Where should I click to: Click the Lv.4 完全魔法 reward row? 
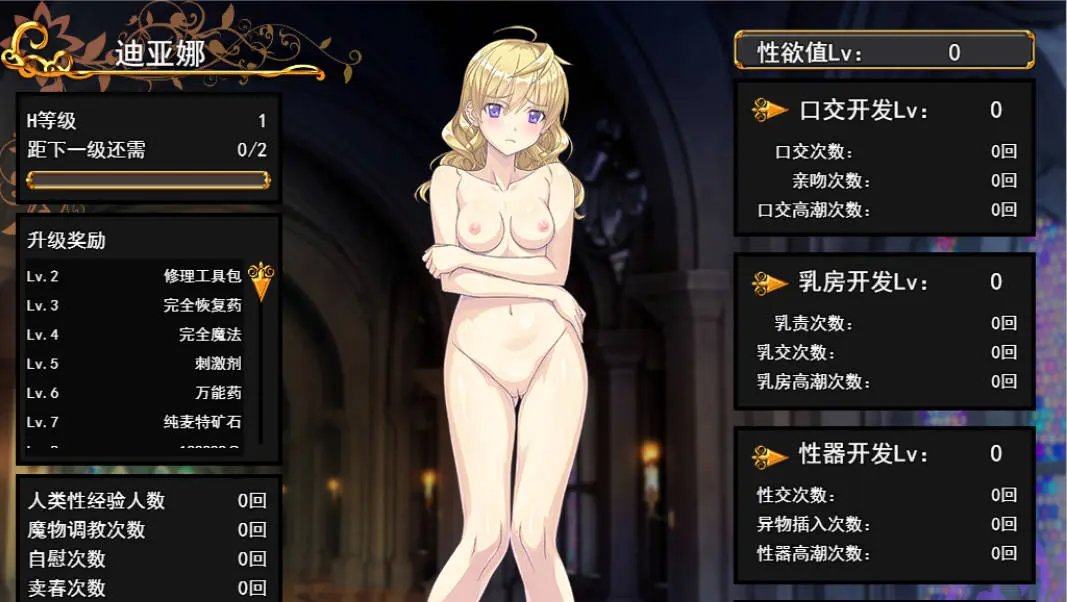coord(134,335)
